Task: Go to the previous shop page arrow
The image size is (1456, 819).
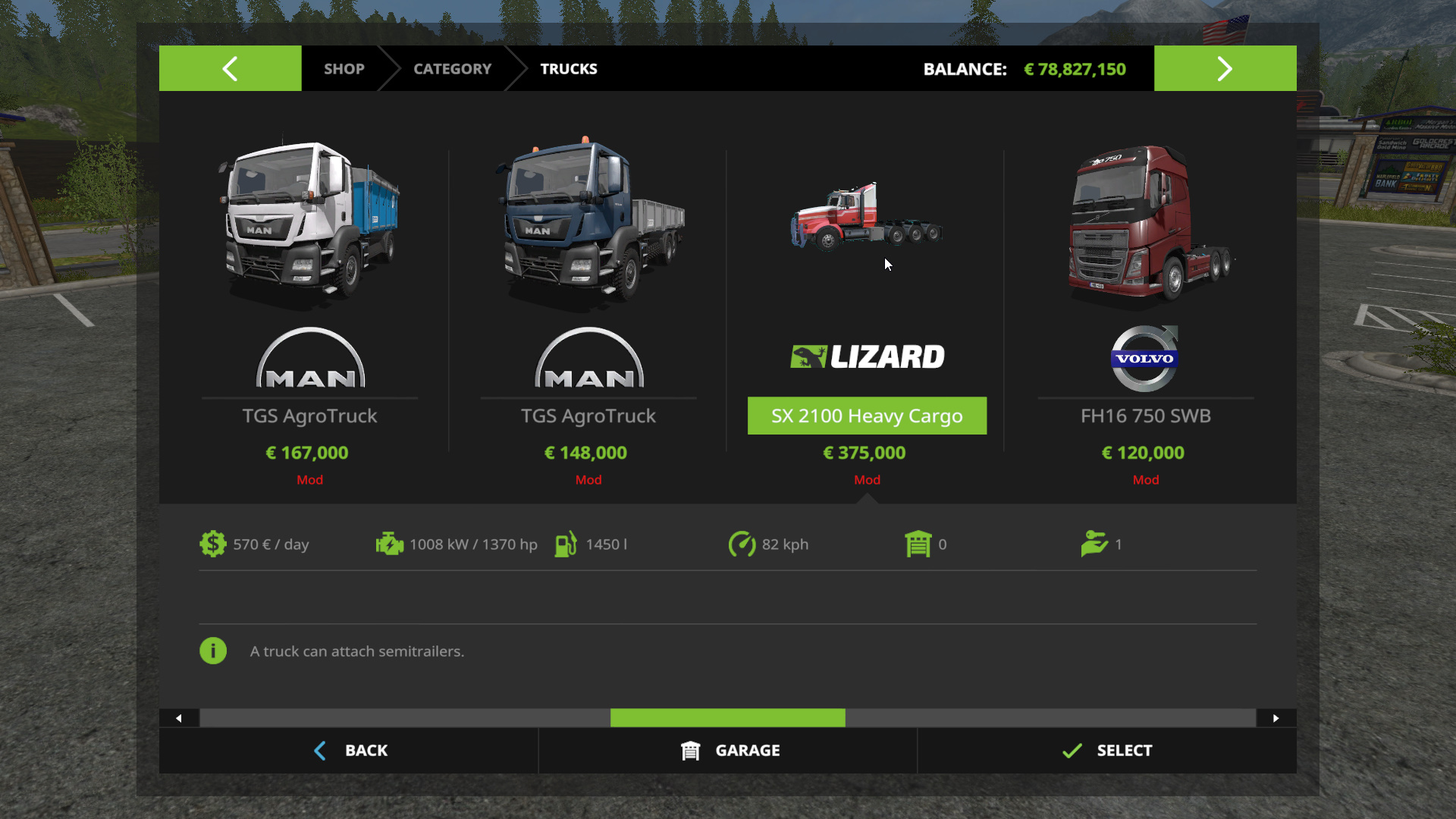Action: click(x=230, y=69)
